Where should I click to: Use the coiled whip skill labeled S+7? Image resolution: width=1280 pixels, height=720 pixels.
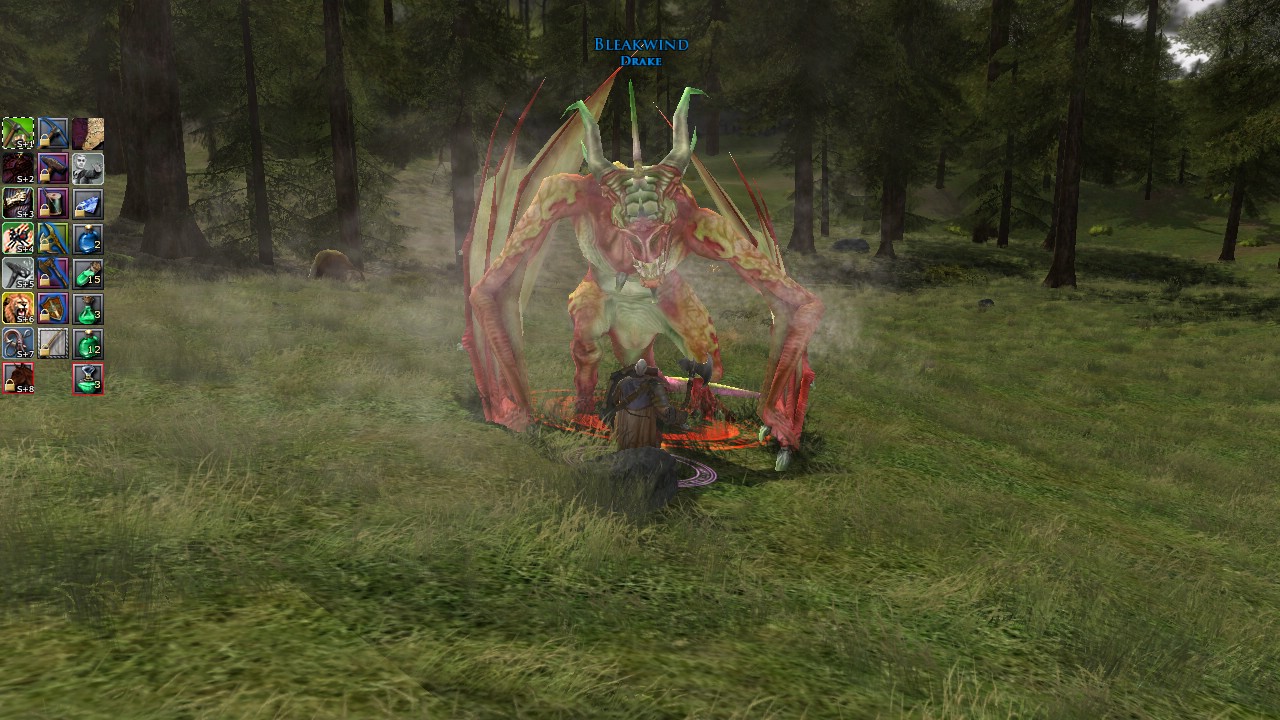pyautogui.click(x=18, y=343)
